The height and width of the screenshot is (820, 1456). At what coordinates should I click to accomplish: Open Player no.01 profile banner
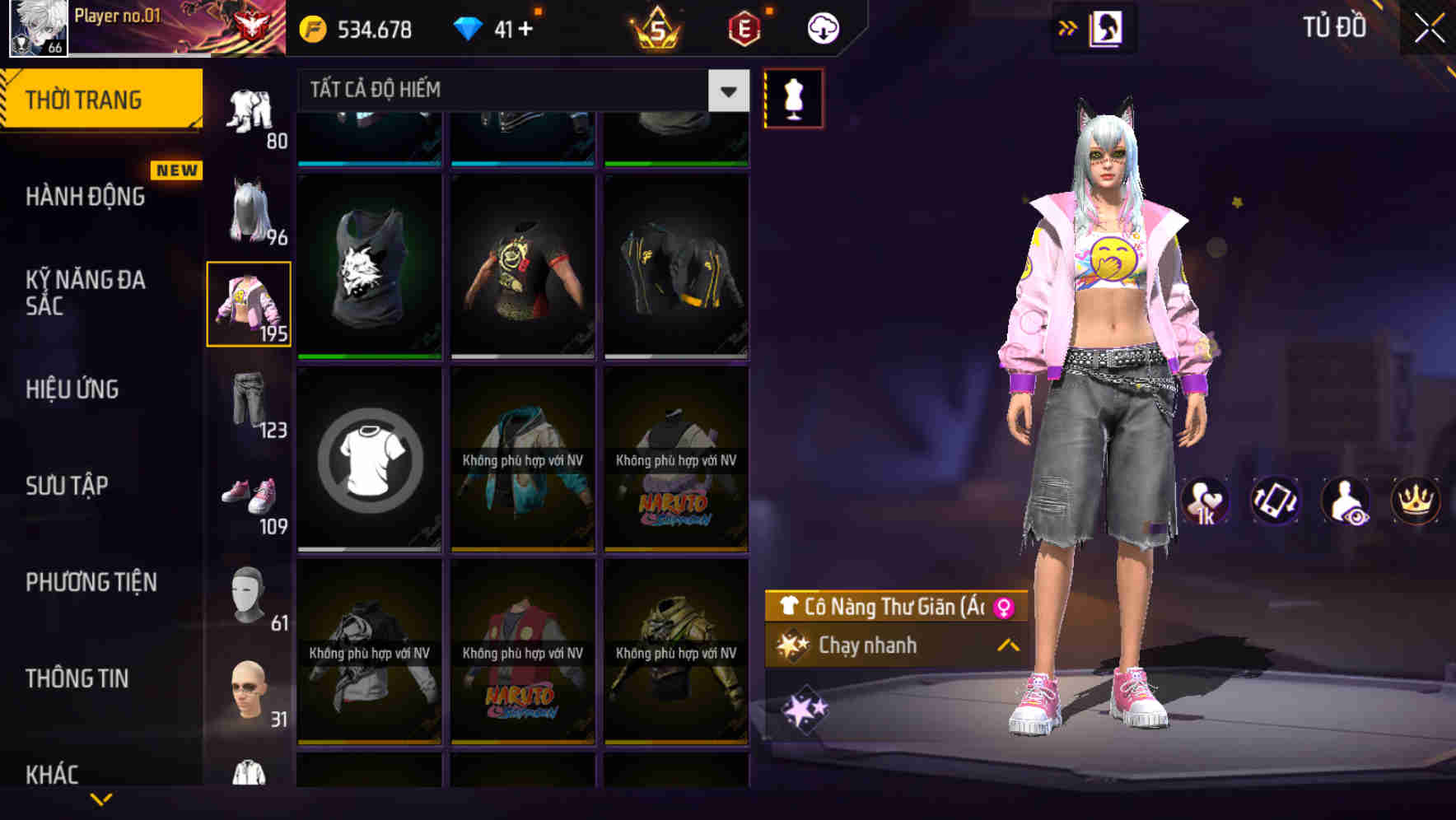pos(132,27)
